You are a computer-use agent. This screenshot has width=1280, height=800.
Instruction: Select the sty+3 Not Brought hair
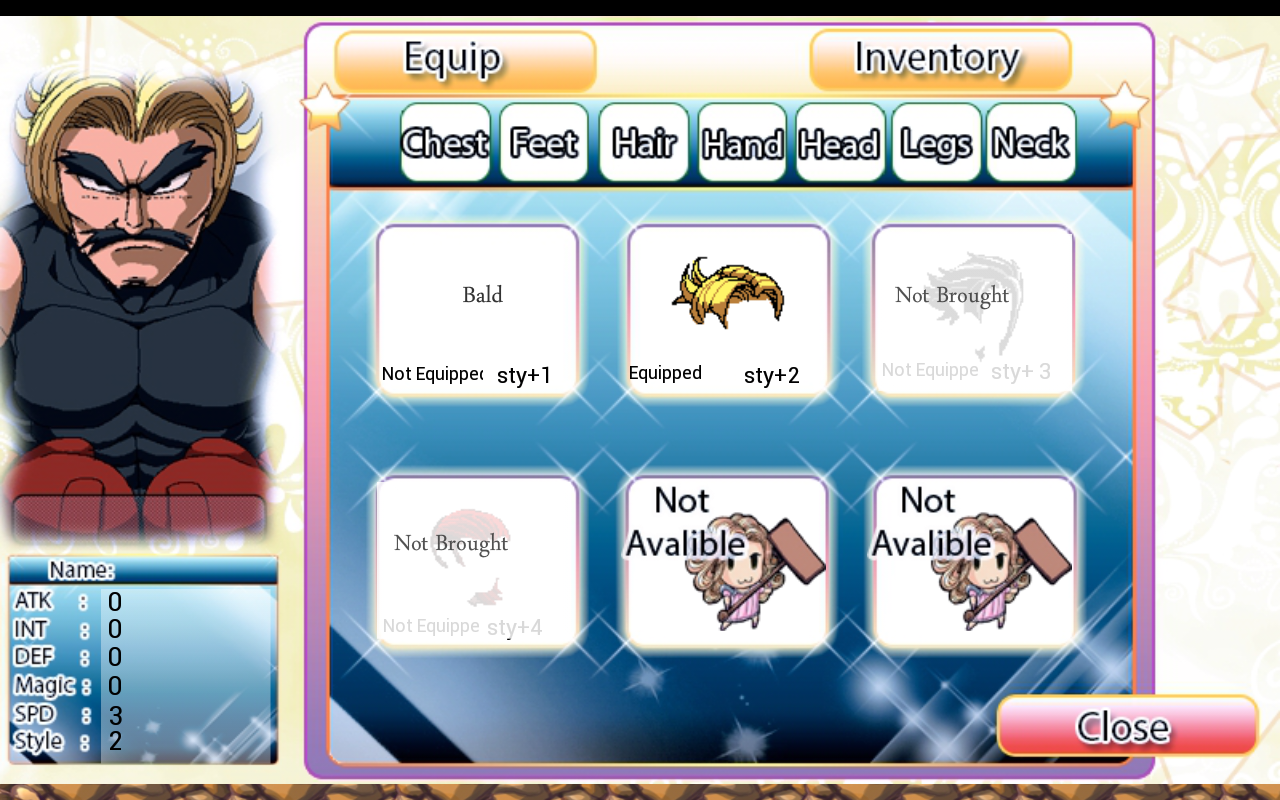click(973, 309)
